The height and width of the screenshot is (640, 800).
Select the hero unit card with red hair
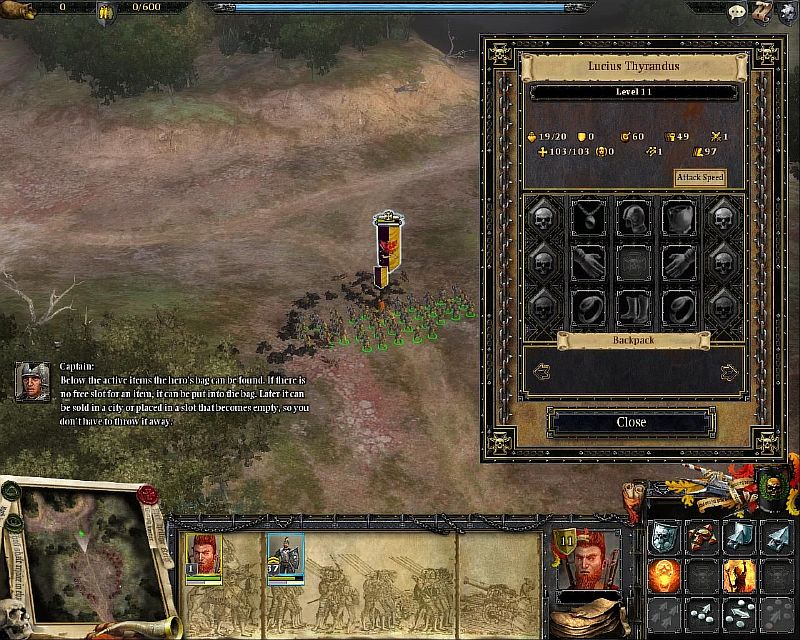[x=202, y=556]
